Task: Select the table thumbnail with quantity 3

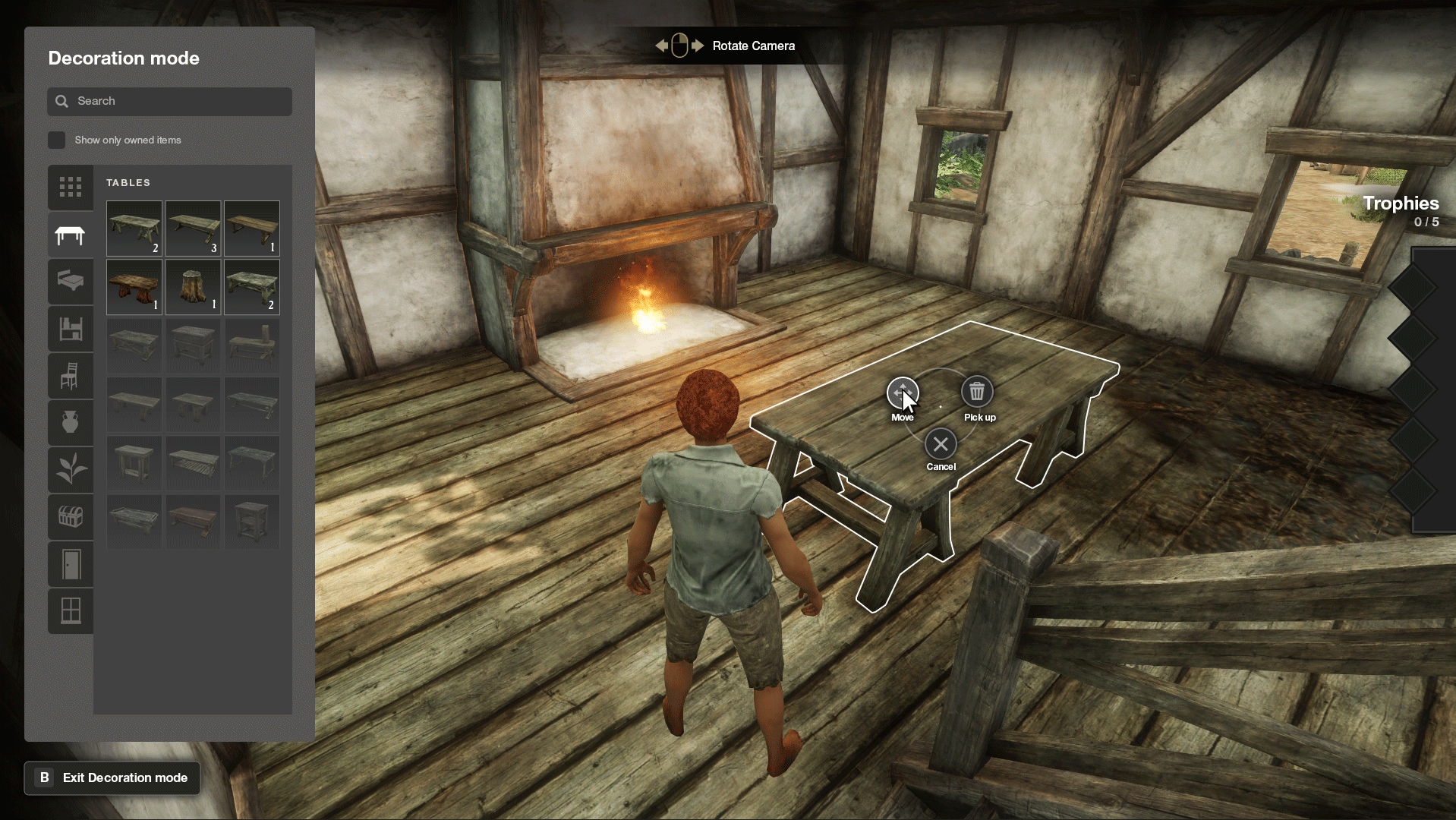Action: tap(193, 228)
